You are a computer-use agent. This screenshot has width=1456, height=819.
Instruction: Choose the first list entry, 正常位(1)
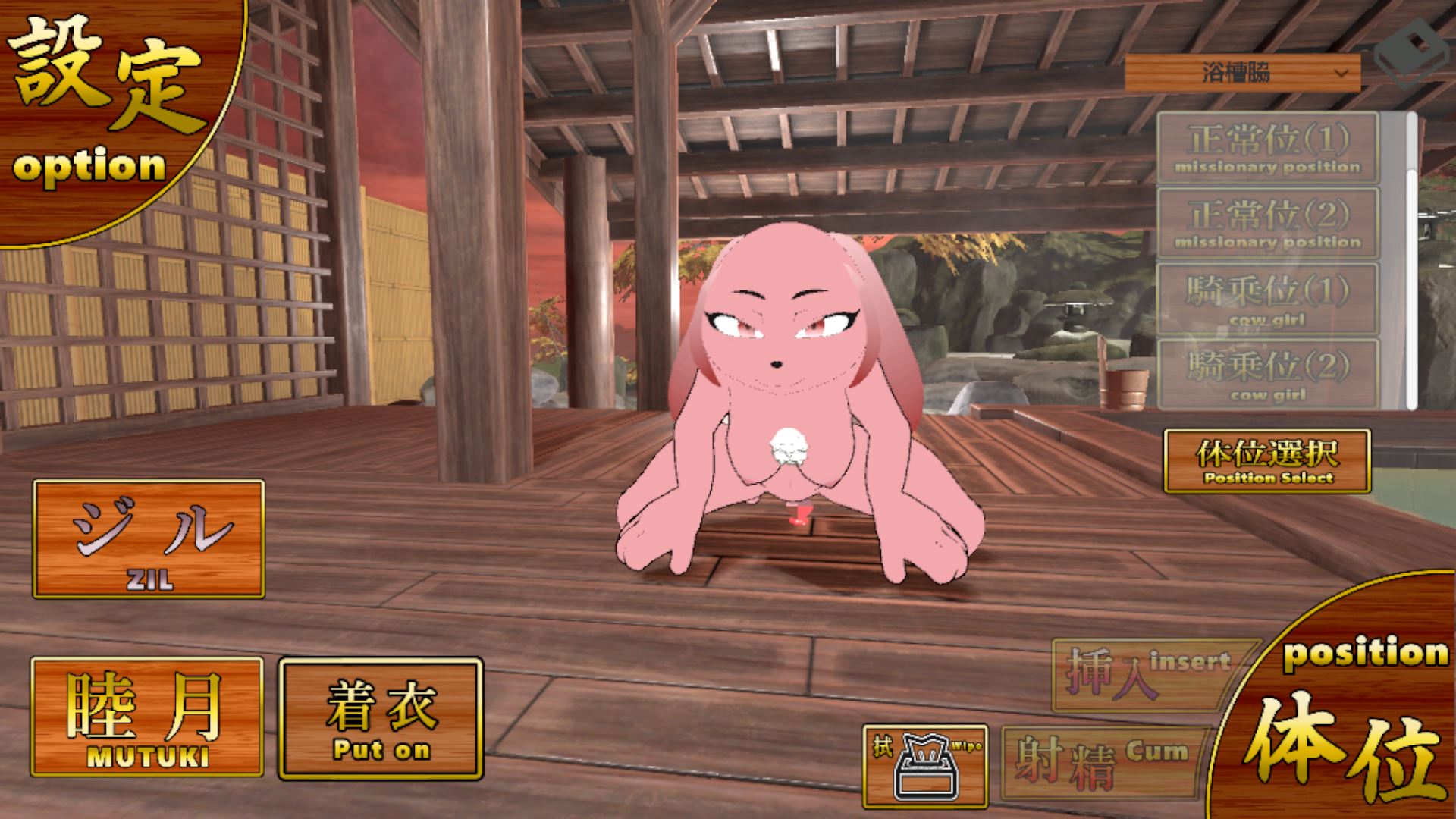(x=1267, y=148)
